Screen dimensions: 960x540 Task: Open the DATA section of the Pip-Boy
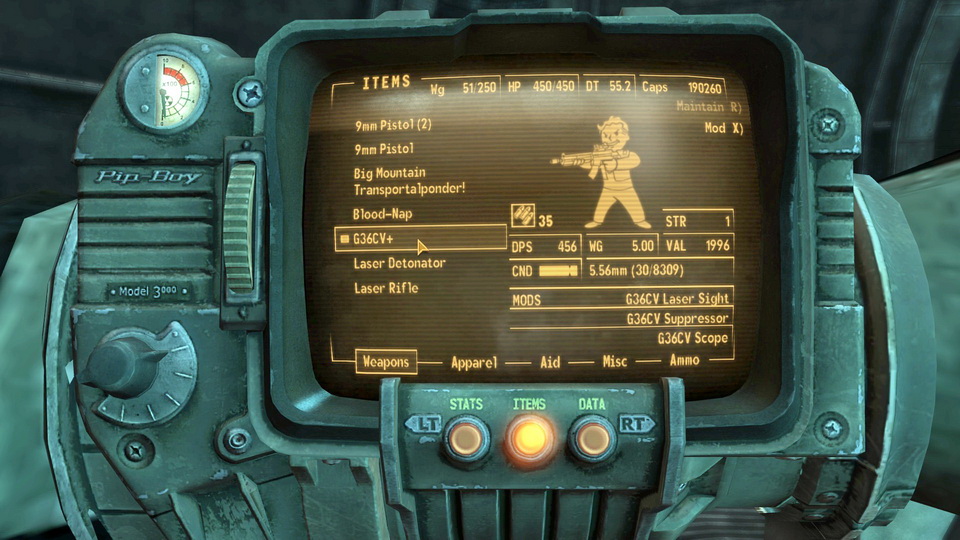coord(592,438)
